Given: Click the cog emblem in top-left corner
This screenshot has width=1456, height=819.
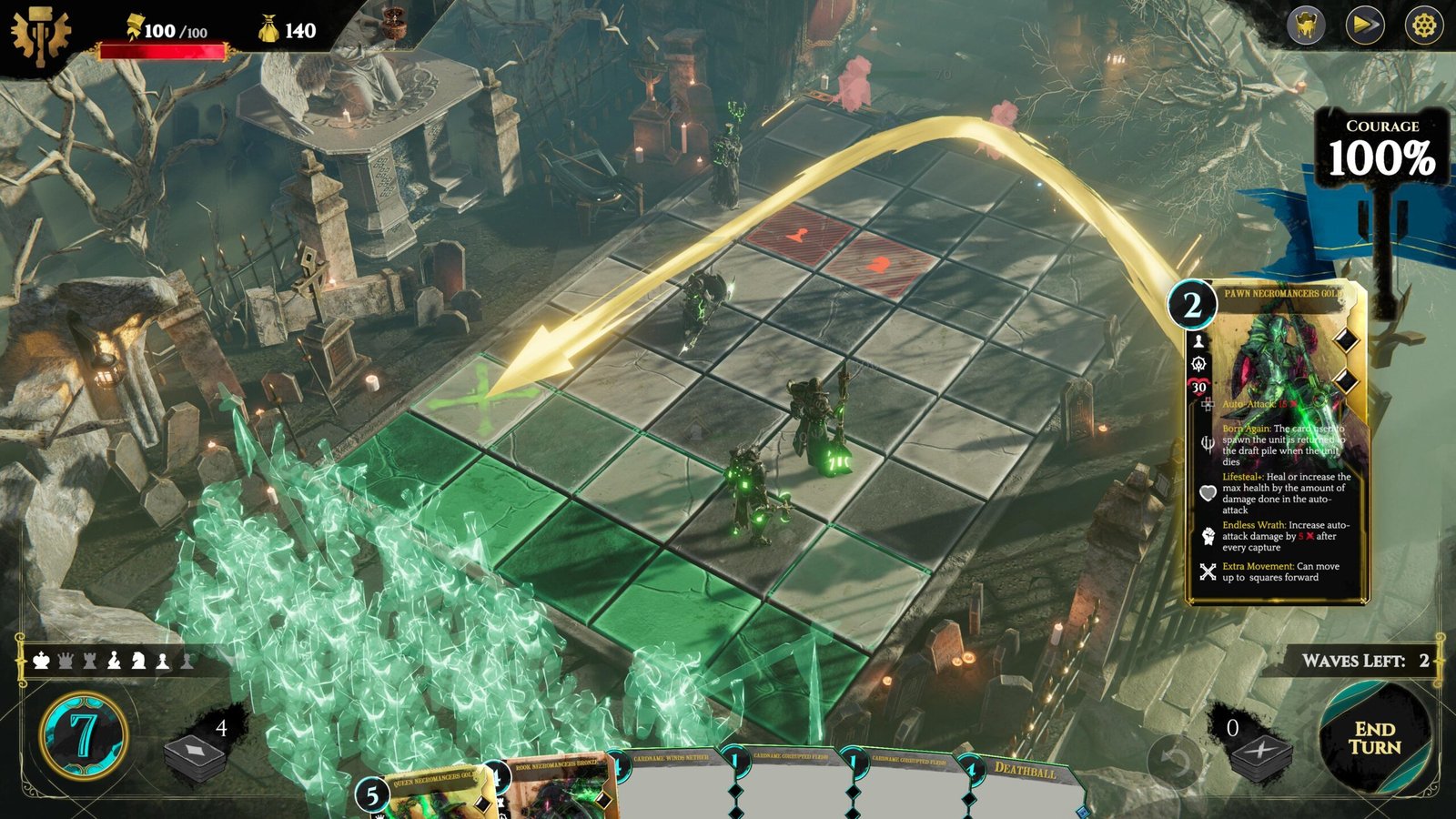Looking at the screenshot, I should [40, 36].
